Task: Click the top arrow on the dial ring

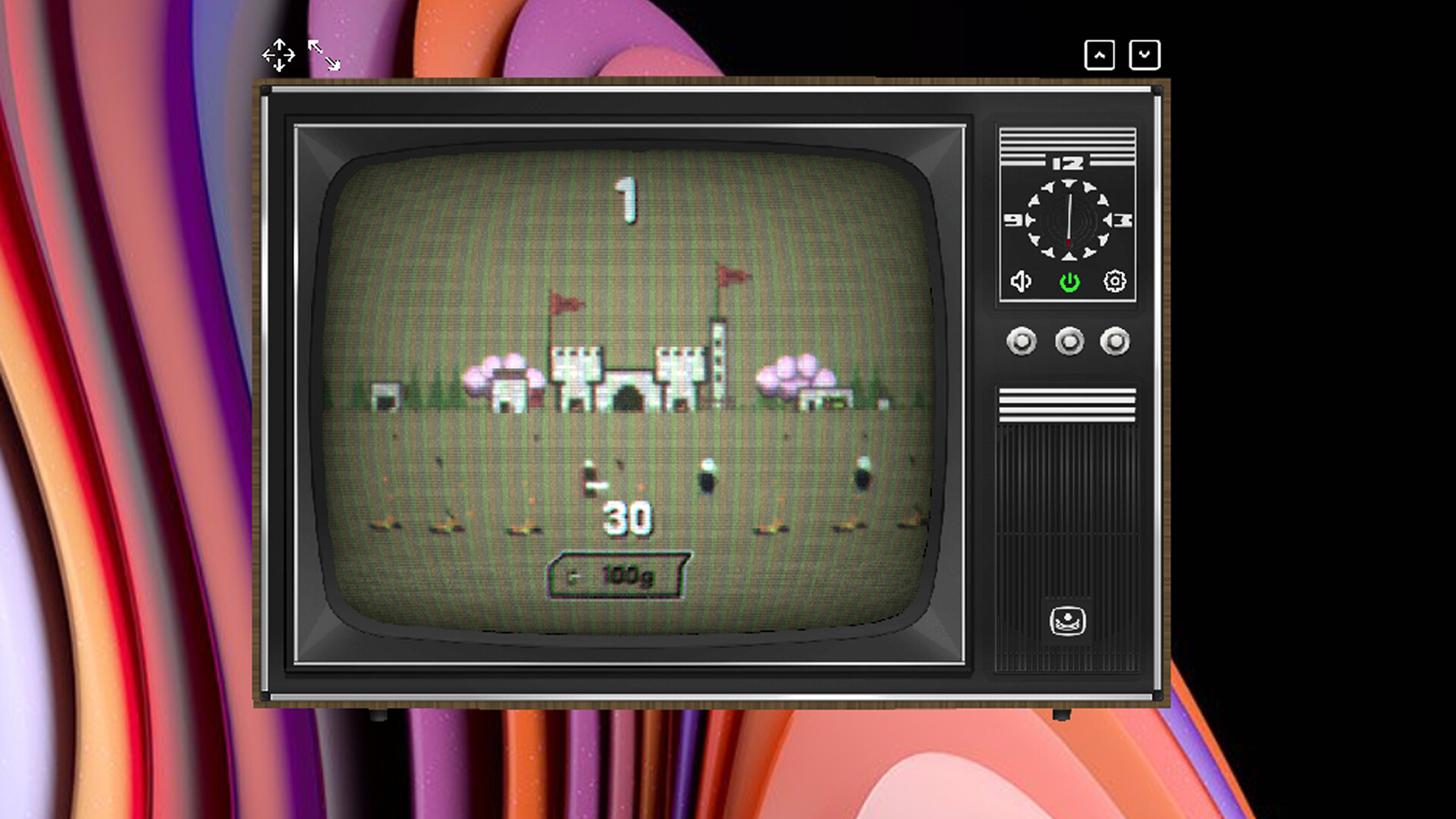Action: tap(1068, 184)
